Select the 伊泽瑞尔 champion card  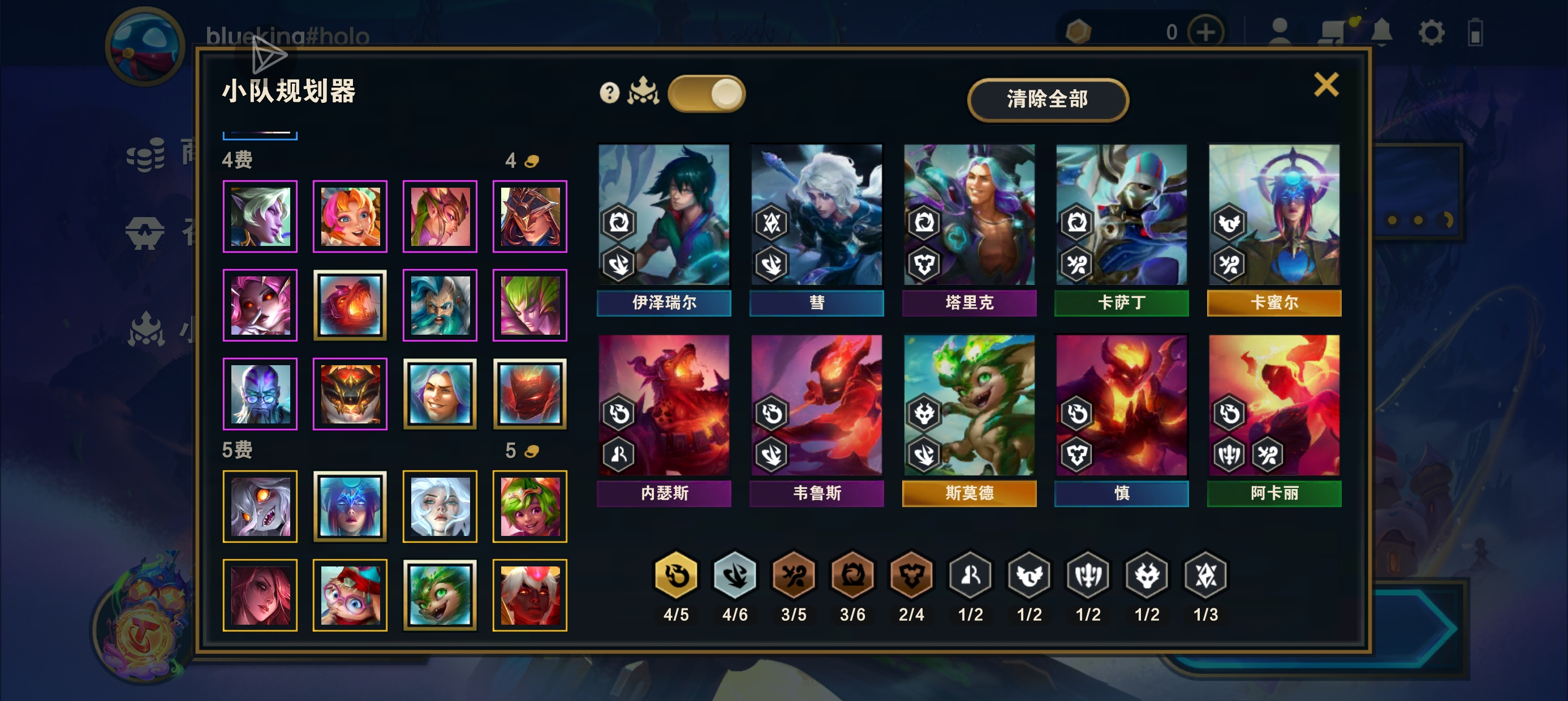click(664, 228)
